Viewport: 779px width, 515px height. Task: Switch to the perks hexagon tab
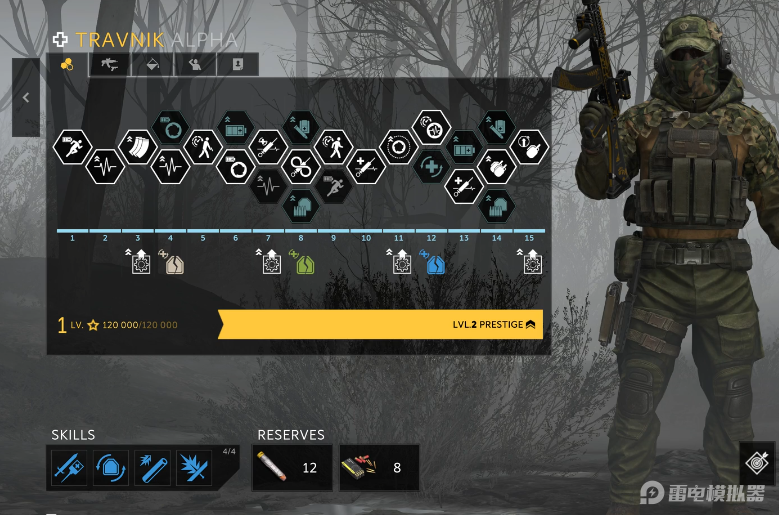click(x=67, y=65)
